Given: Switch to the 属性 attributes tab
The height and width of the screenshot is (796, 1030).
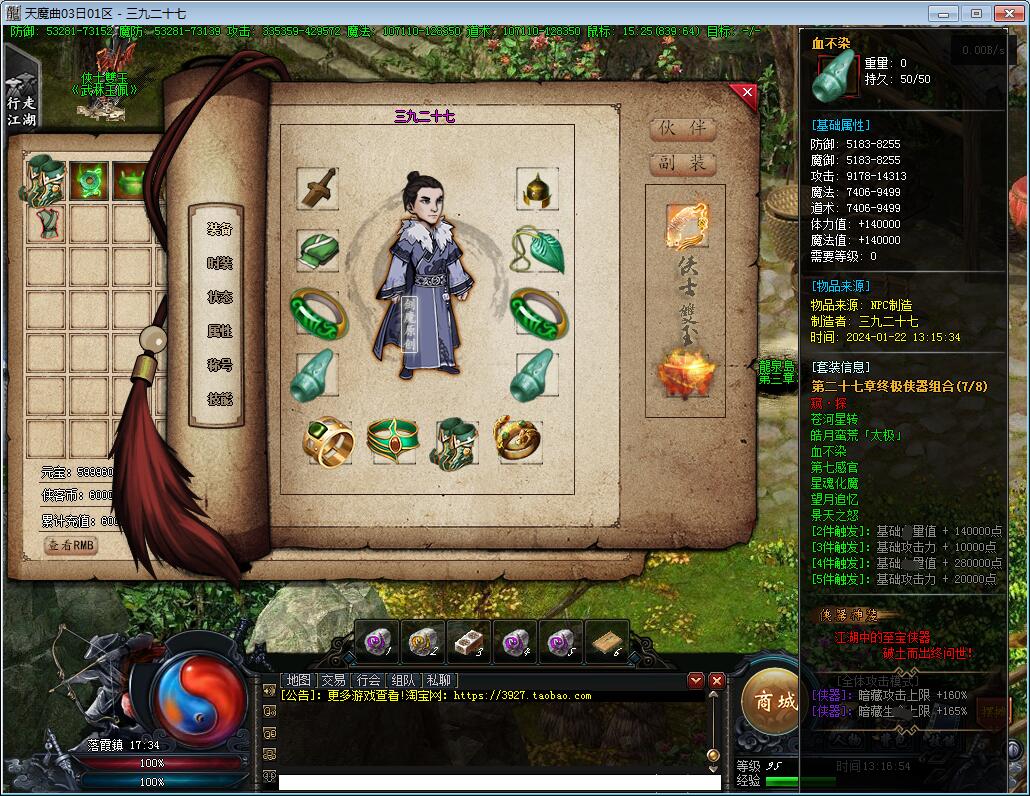Looking at the screenshot, I should coord(220,331).
